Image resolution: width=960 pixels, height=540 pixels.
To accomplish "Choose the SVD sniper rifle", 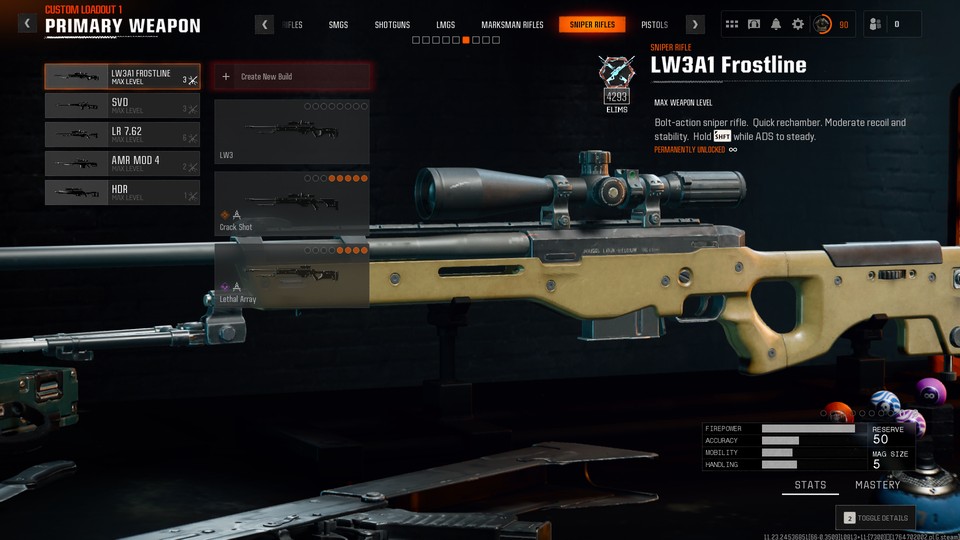I will point(121,106).
